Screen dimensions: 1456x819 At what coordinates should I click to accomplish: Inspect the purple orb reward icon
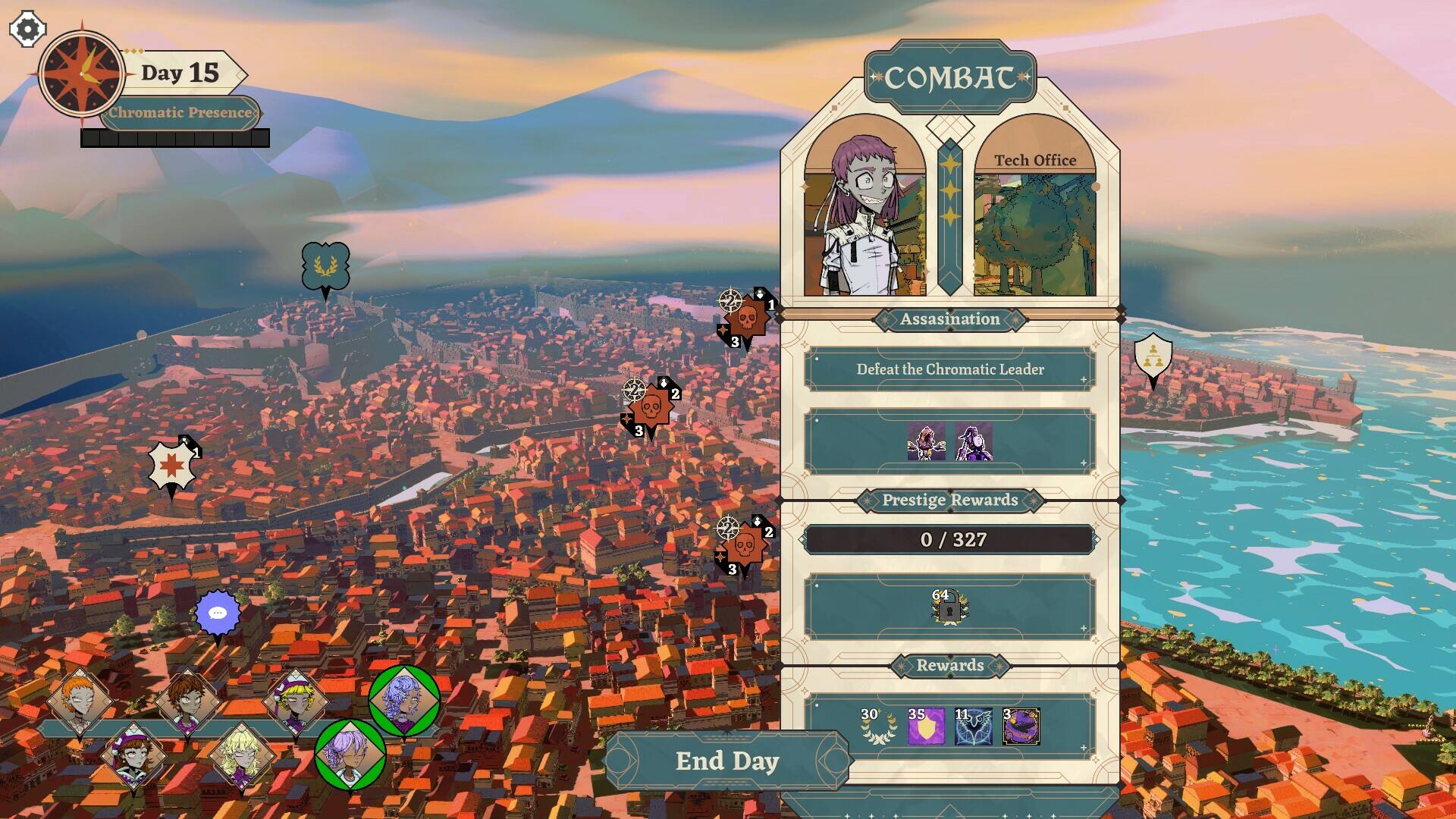1021,726
